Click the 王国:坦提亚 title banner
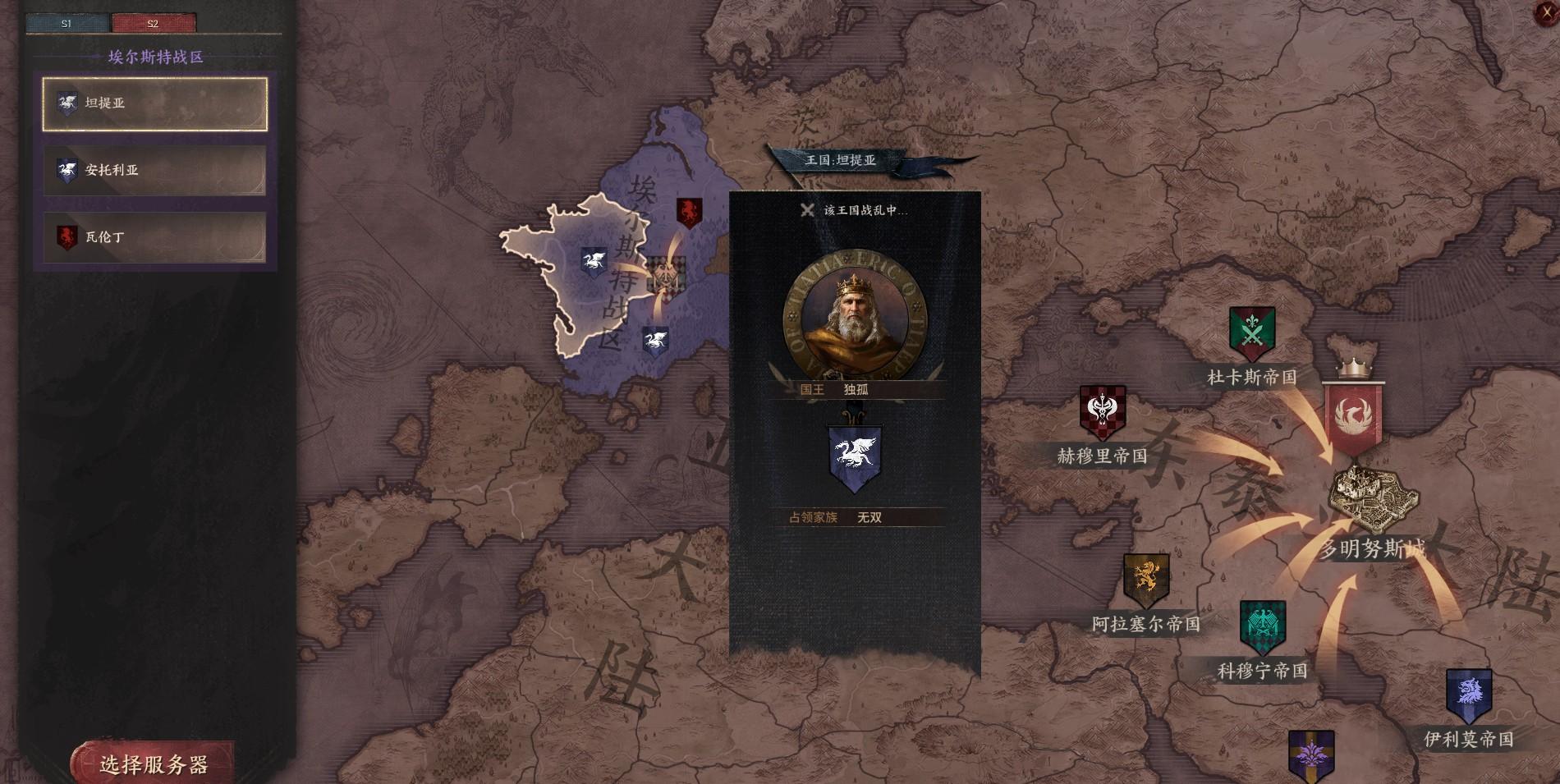The height and width of the screenshot is (784, 1560). pos(840,160)
